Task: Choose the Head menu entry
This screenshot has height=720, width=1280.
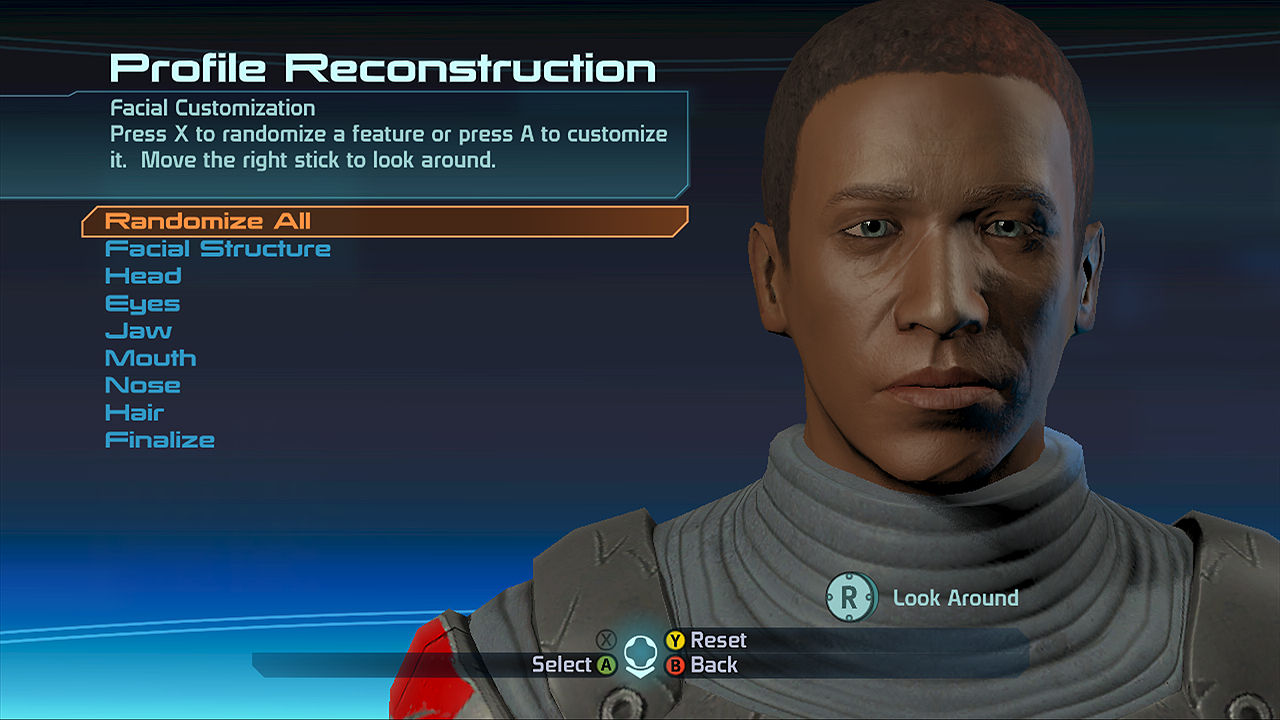Action: [x=143, y=276]
